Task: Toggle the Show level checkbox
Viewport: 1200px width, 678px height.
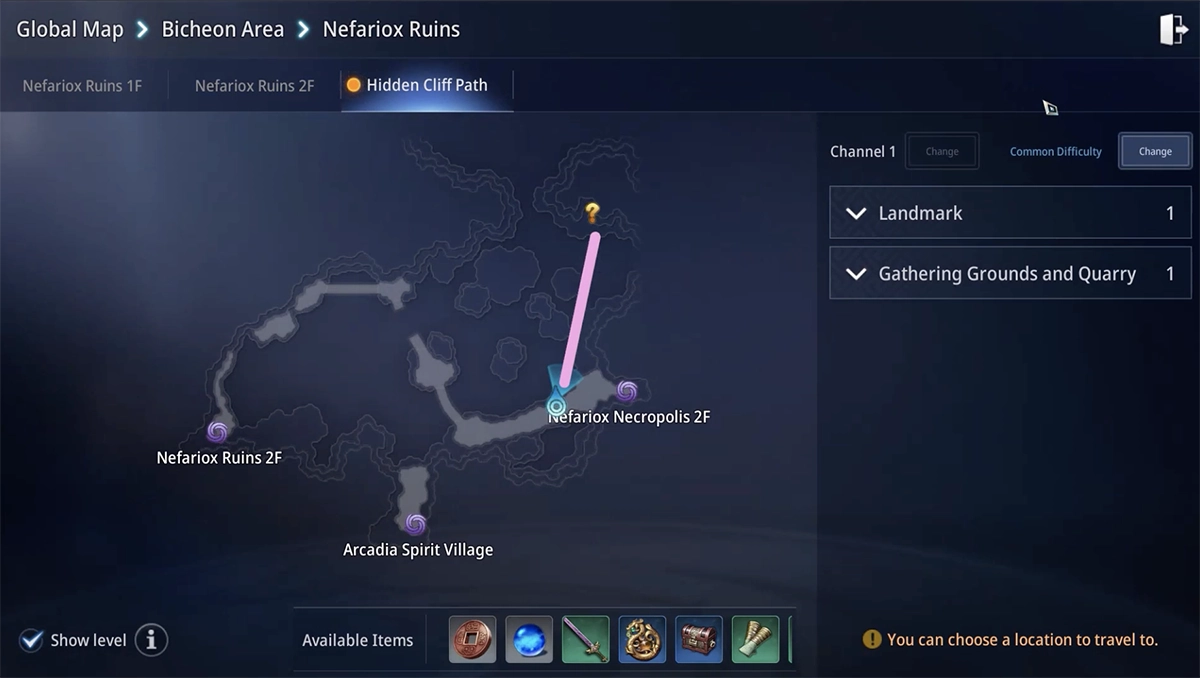Action: pyautogui.click(x=32, y=640)
